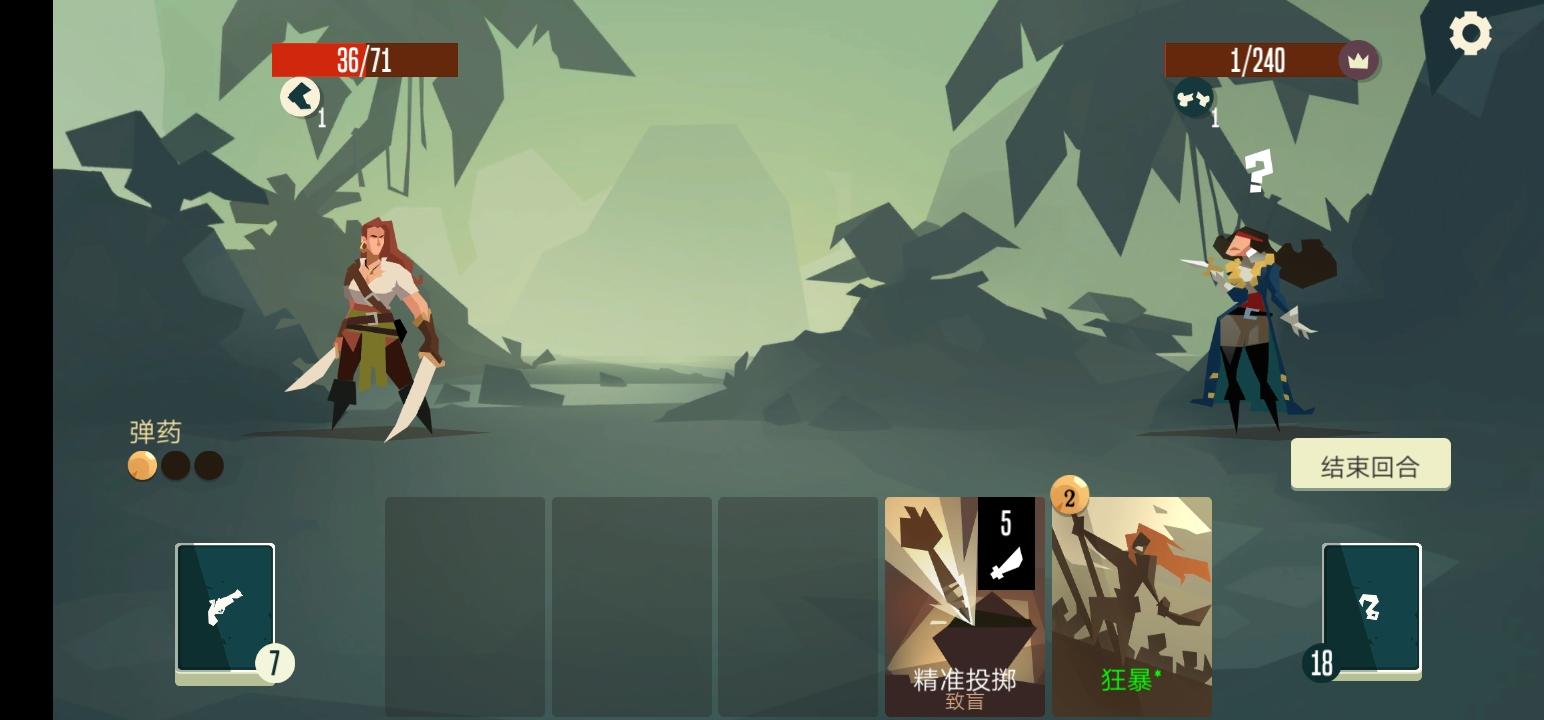Open the settings gear icon
Image resolution: width=1544 pixels, height=720 pixels.
coord(1469,33)
